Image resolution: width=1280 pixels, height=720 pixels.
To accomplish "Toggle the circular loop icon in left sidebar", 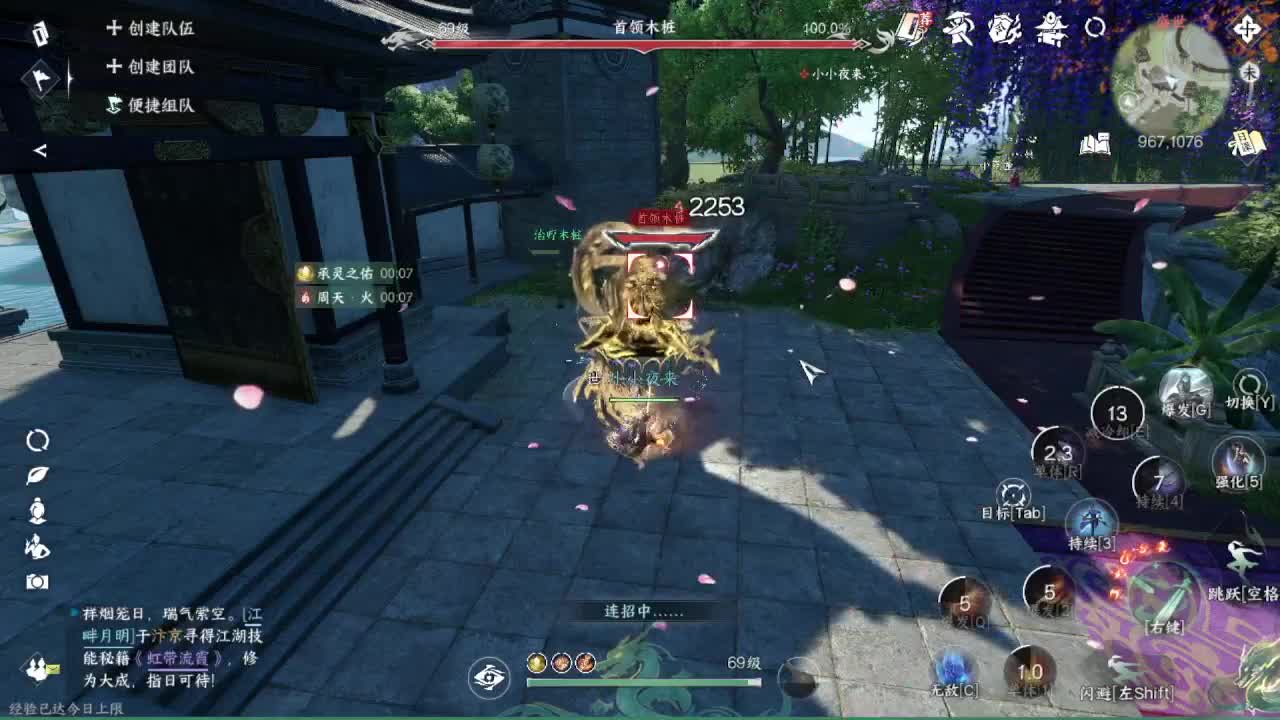I will coord(37,441).
